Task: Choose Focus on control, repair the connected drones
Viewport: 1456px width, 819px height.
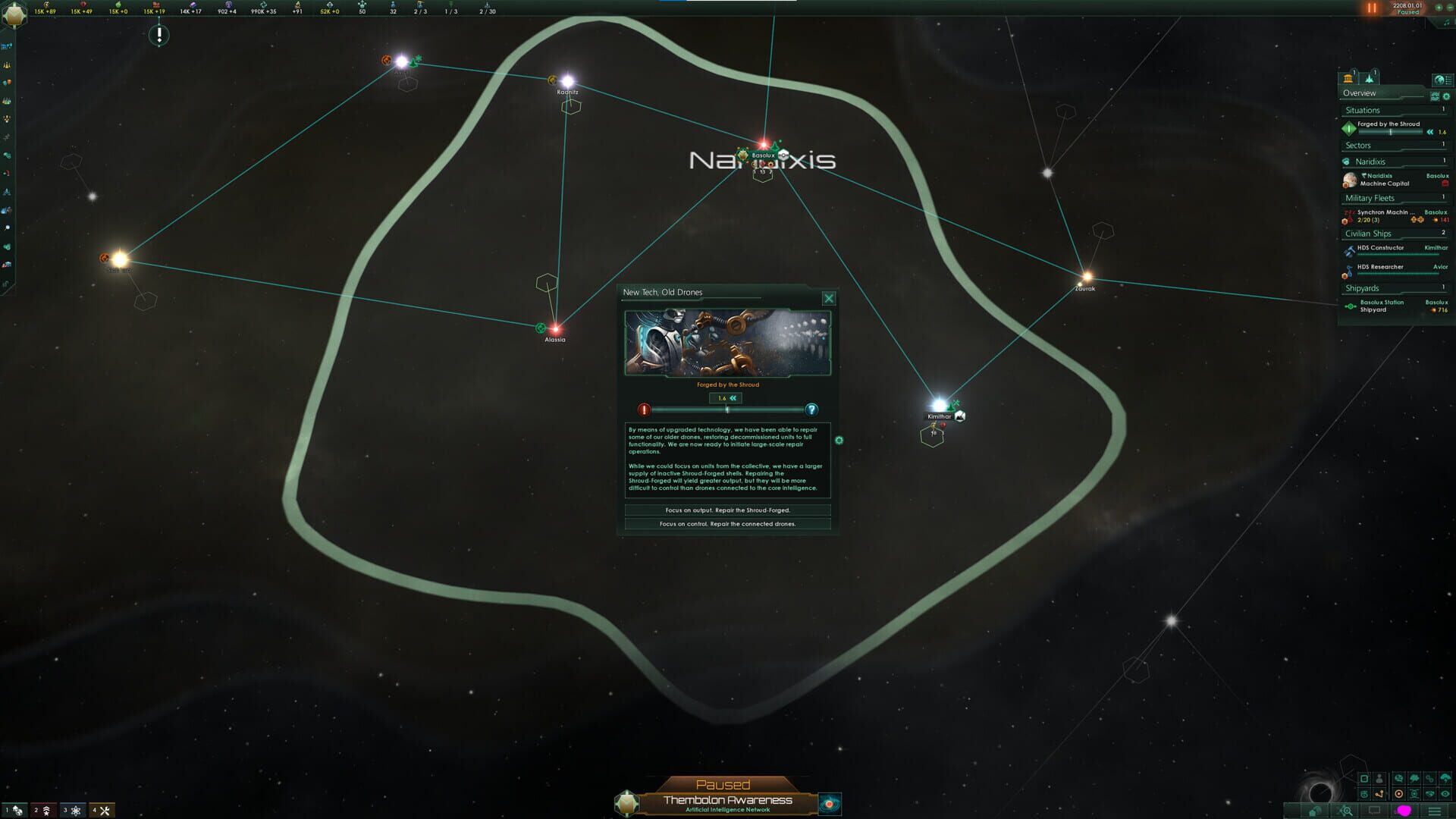Action: (x=728, y=524)
